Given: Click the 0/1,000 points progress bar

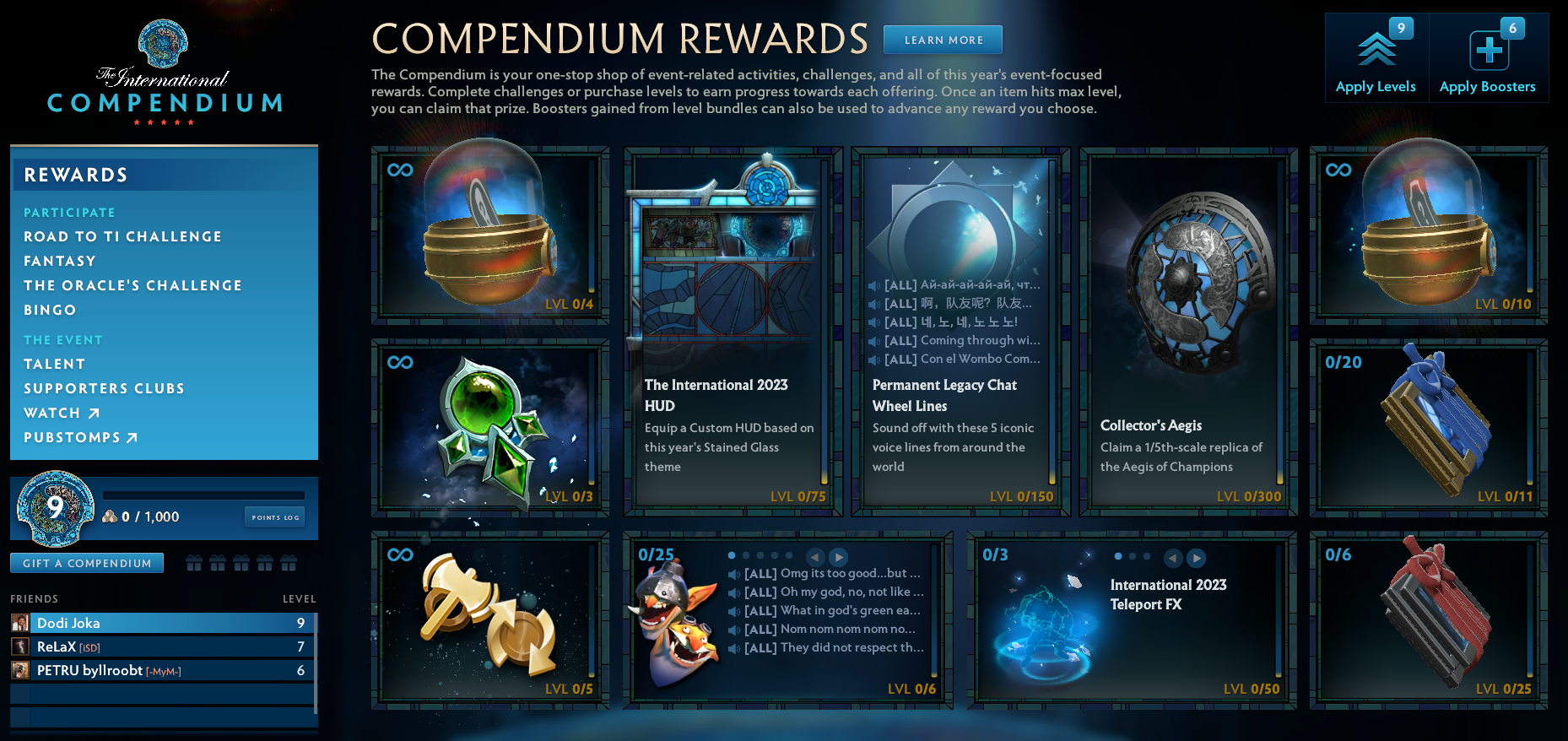Looking at the screenshot, I should [205, 495].
